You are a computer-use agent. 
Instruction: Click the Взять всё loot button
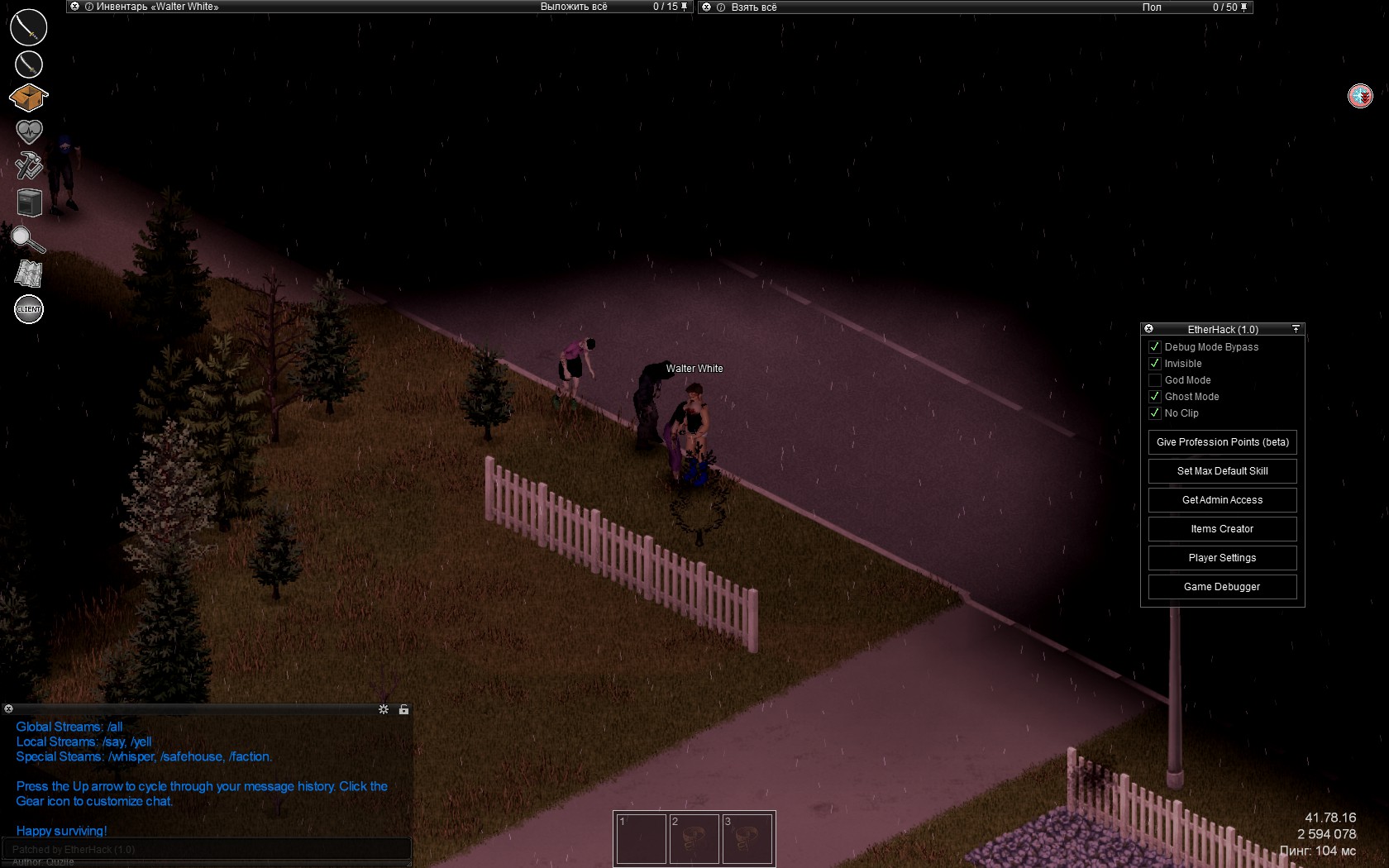tap(754, 7)
